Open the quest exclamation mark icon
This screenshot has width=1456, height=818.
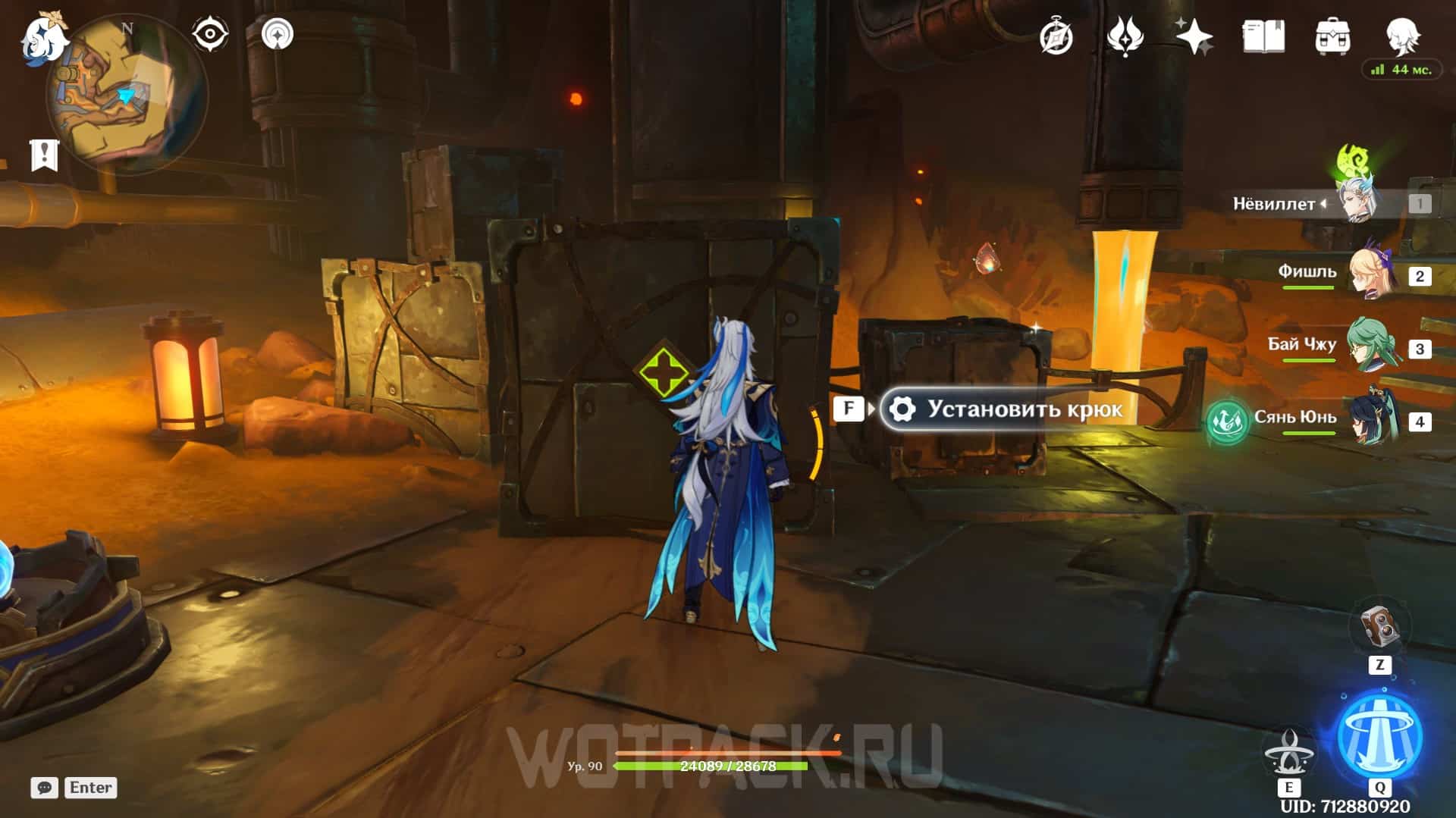(x=44, y=155)
